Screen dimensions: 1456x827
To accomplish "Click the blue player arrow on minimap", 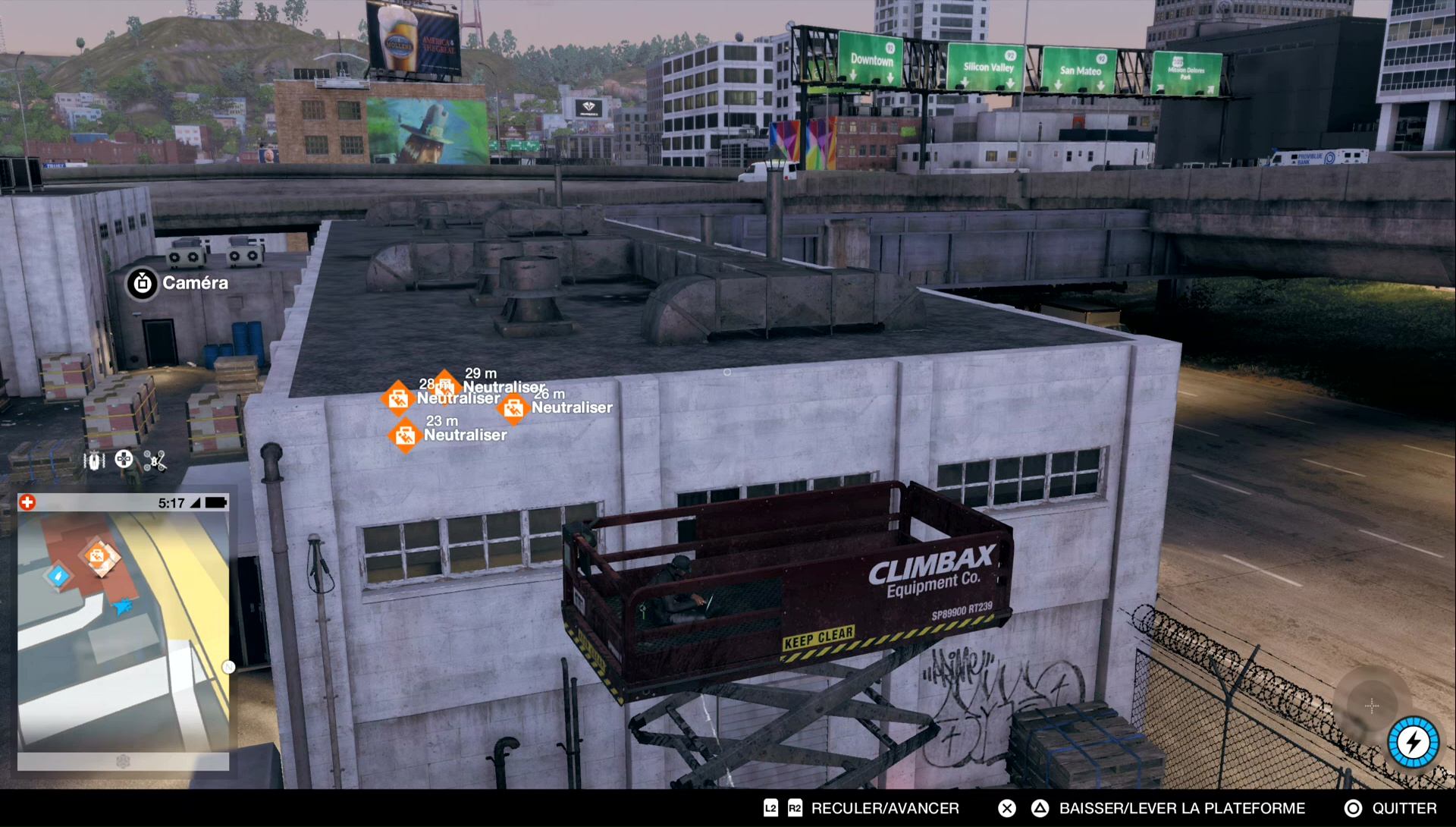I will pyautogui.click(x=122, y=605).
